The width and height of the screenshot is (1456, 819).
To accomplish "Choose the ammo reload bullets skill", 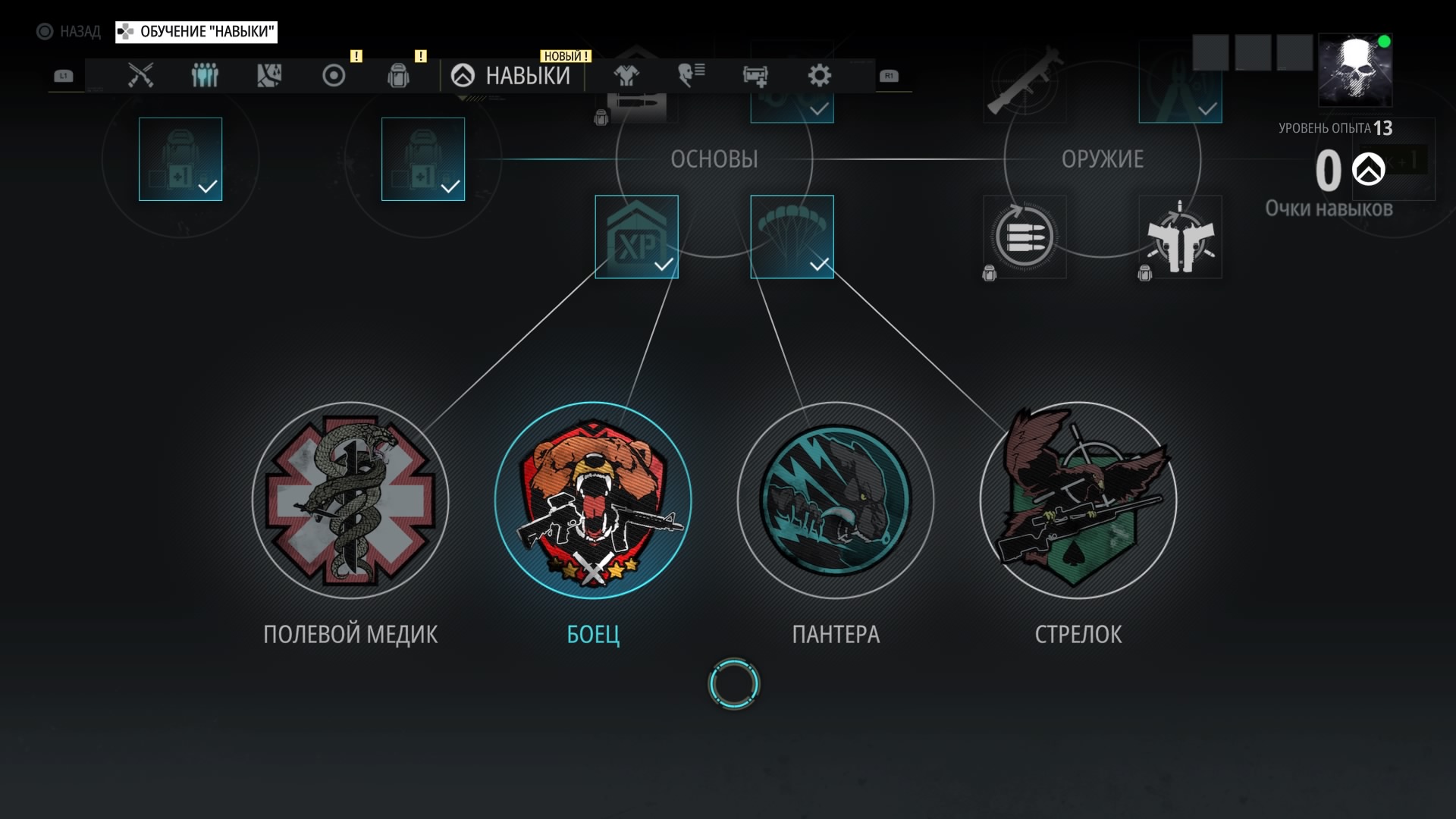I will tap(1025, 237).
